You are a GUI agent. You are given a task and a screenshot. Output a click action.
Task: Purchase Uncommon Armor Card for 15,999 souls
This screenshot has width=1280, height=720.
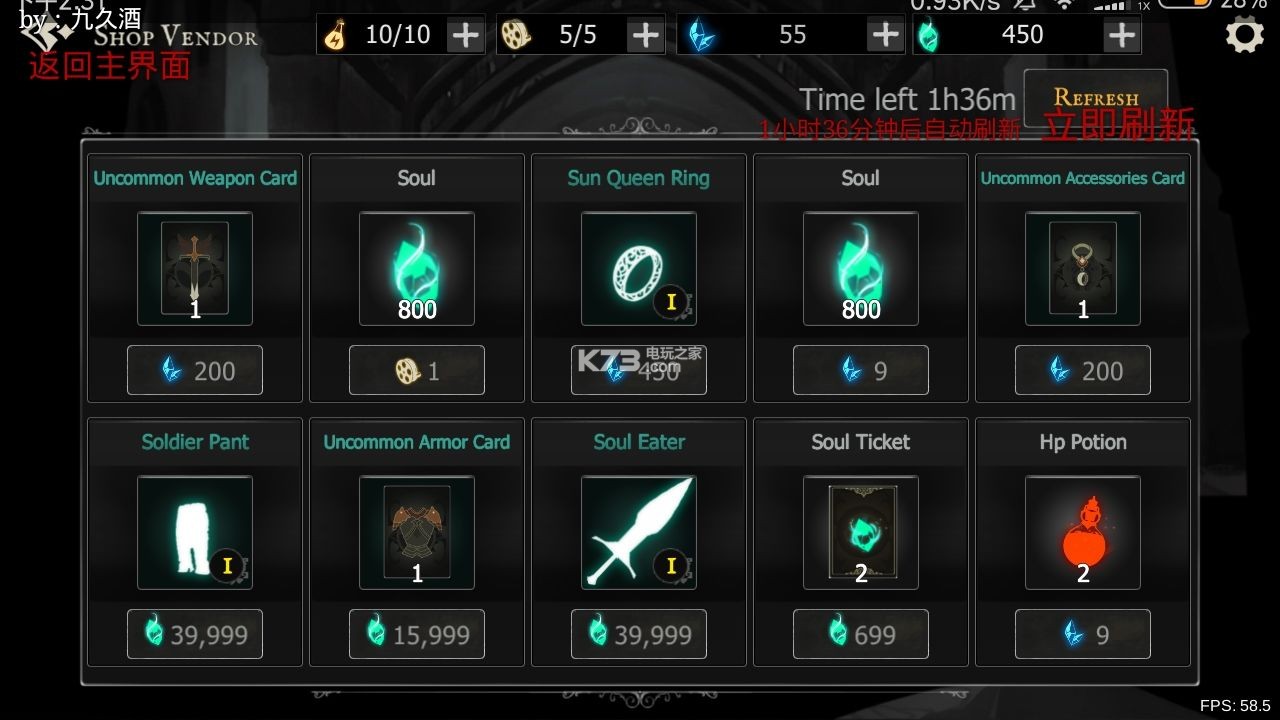[417, 634]
